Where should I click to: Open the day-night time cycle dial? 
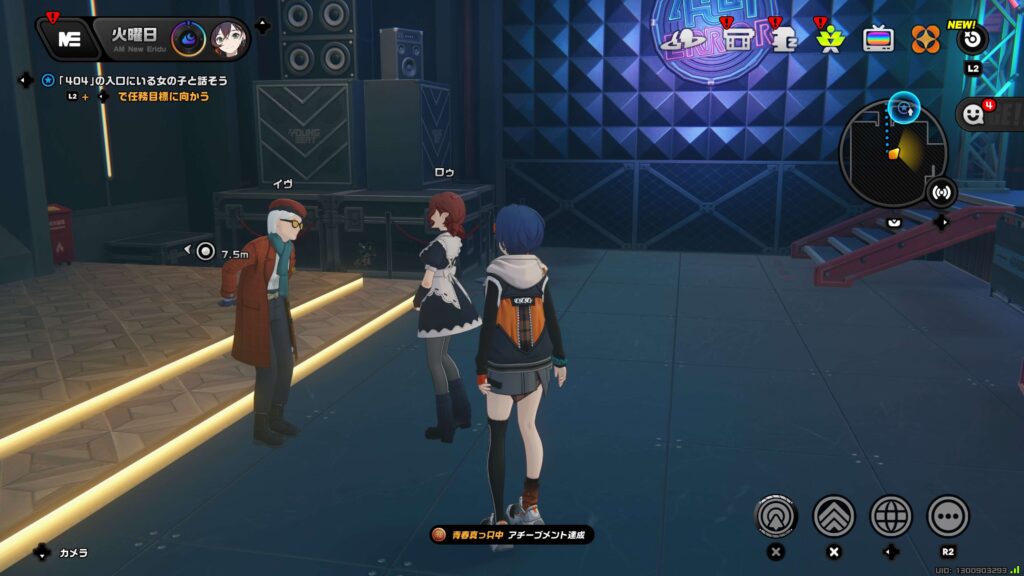click(188, 39)
